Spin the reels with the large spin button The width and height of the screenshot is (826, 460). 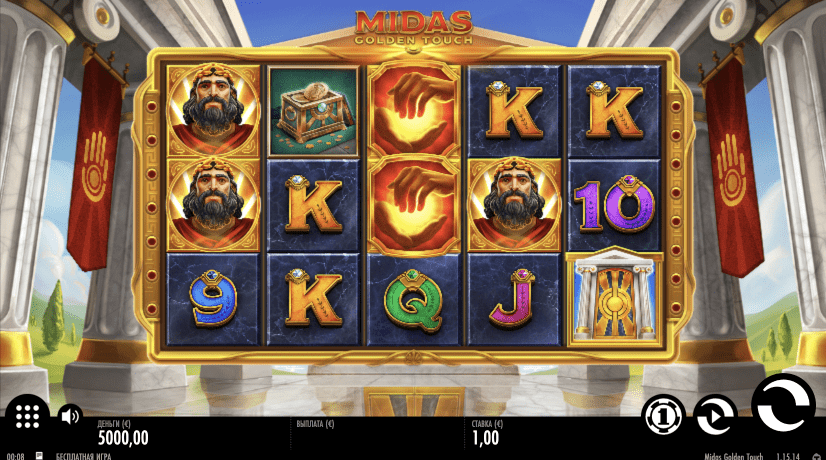coord(783,408)
